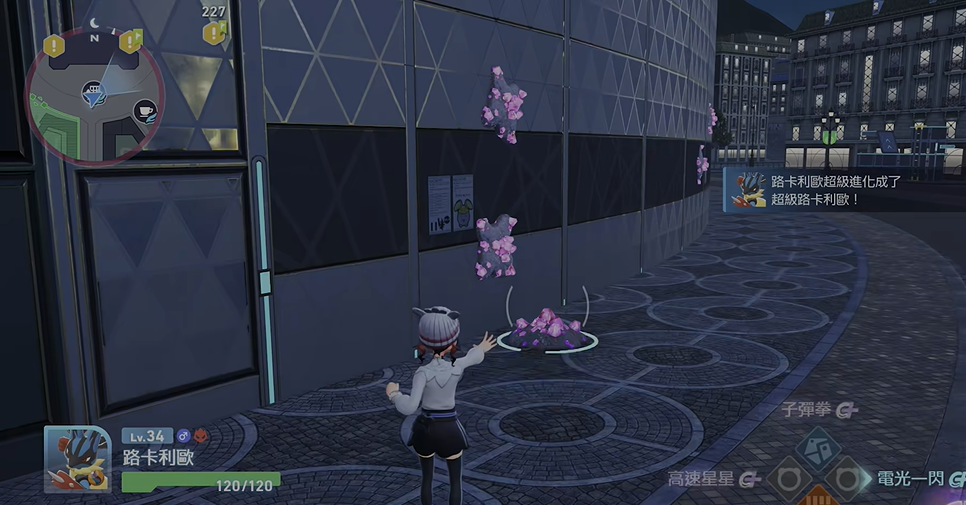Select the café cup marker on minimap
This screenshot has height=505, width=966.
point(144,110)
